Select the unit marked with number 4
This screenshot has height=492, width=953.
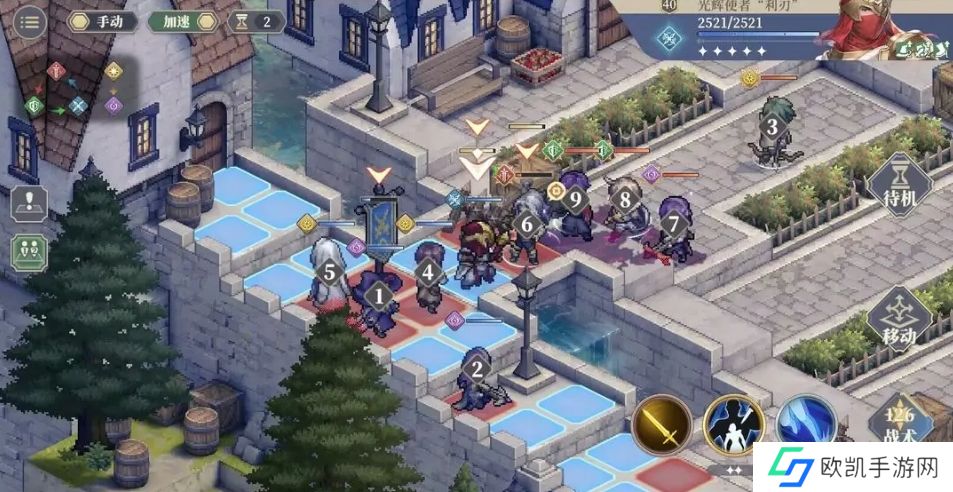coord(429,272)
